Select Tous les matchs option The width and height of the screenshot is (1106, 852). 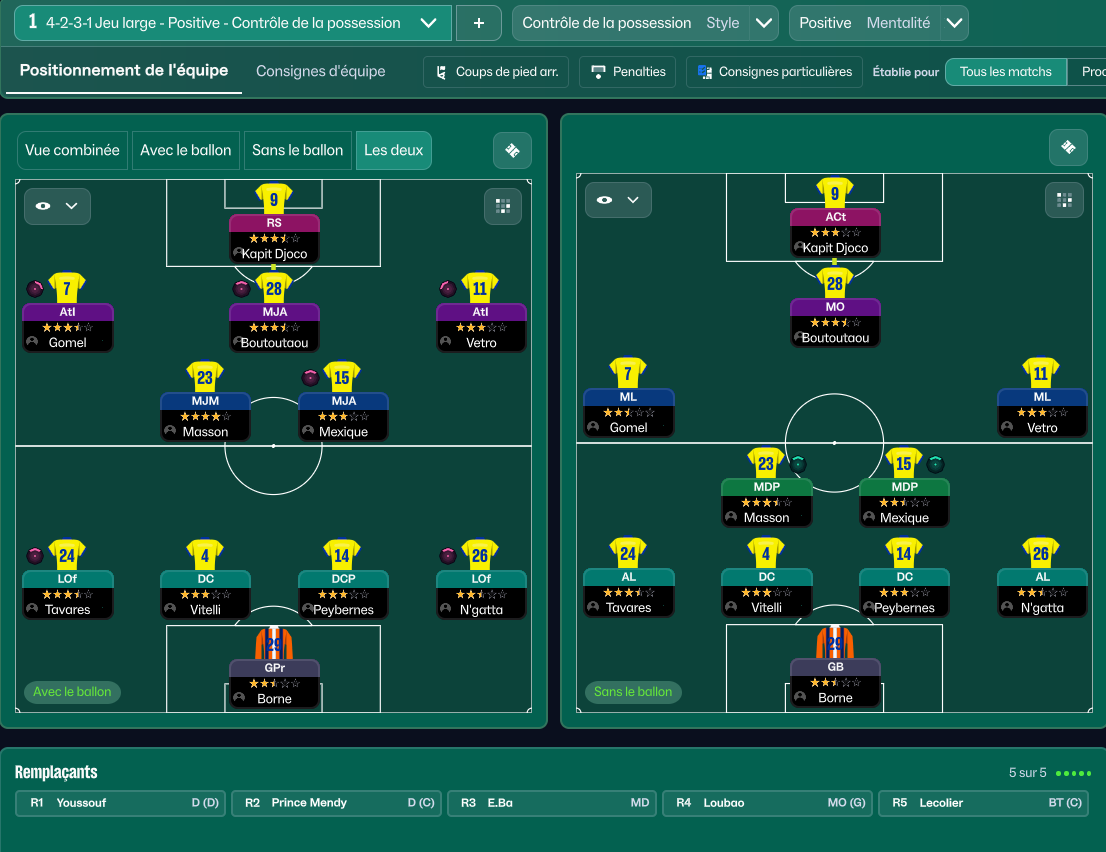coord(1005,72)
